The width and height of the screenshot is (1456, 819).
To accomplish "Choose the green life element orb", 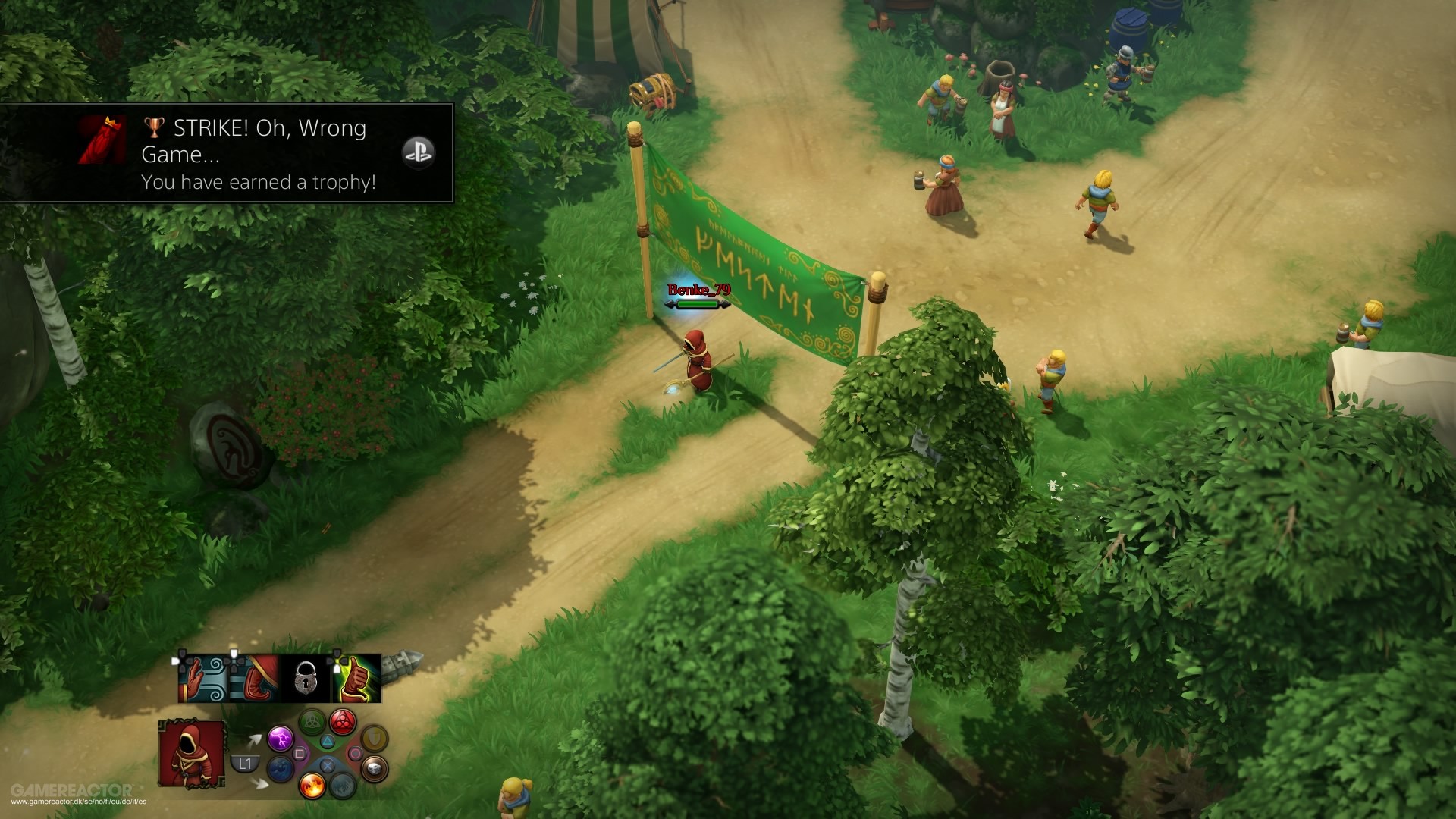I will [x=312, y=721].
